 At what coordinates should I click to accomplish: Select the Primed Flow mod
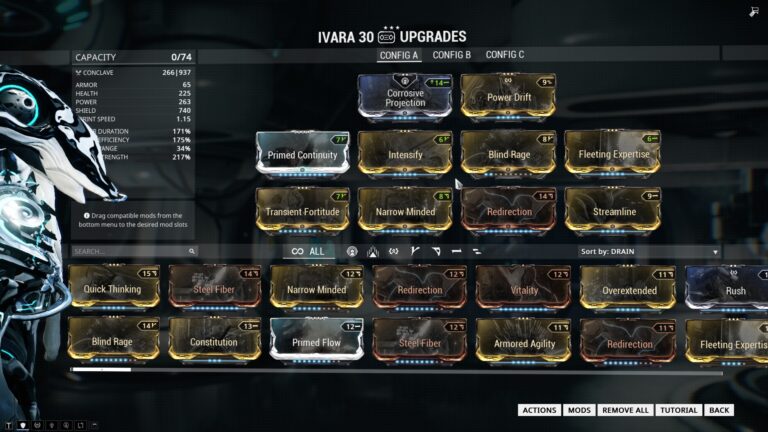[317, 342]
